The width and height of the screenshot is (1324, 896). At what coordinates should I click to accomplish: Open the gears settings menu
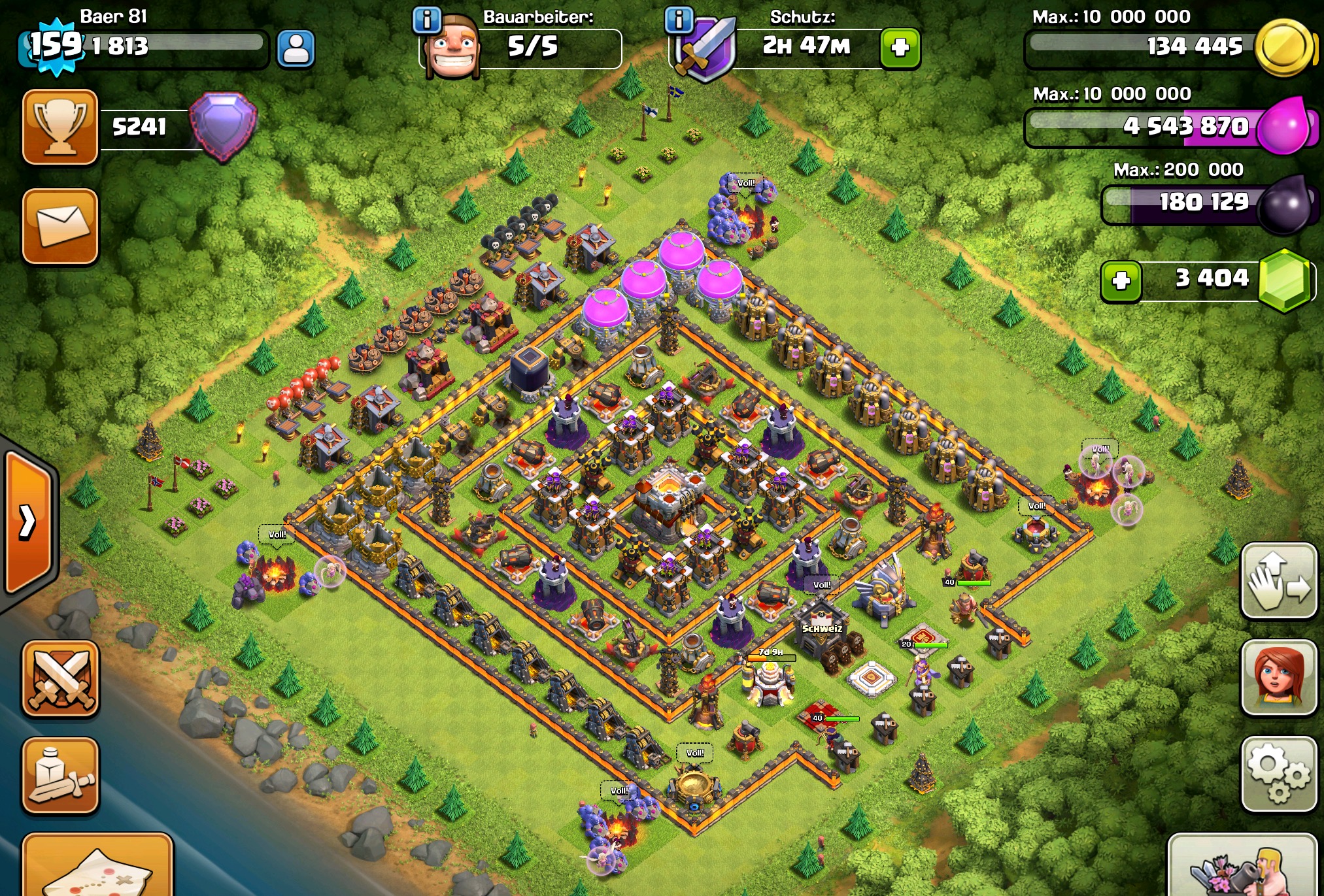click(x=1278, y=774)
